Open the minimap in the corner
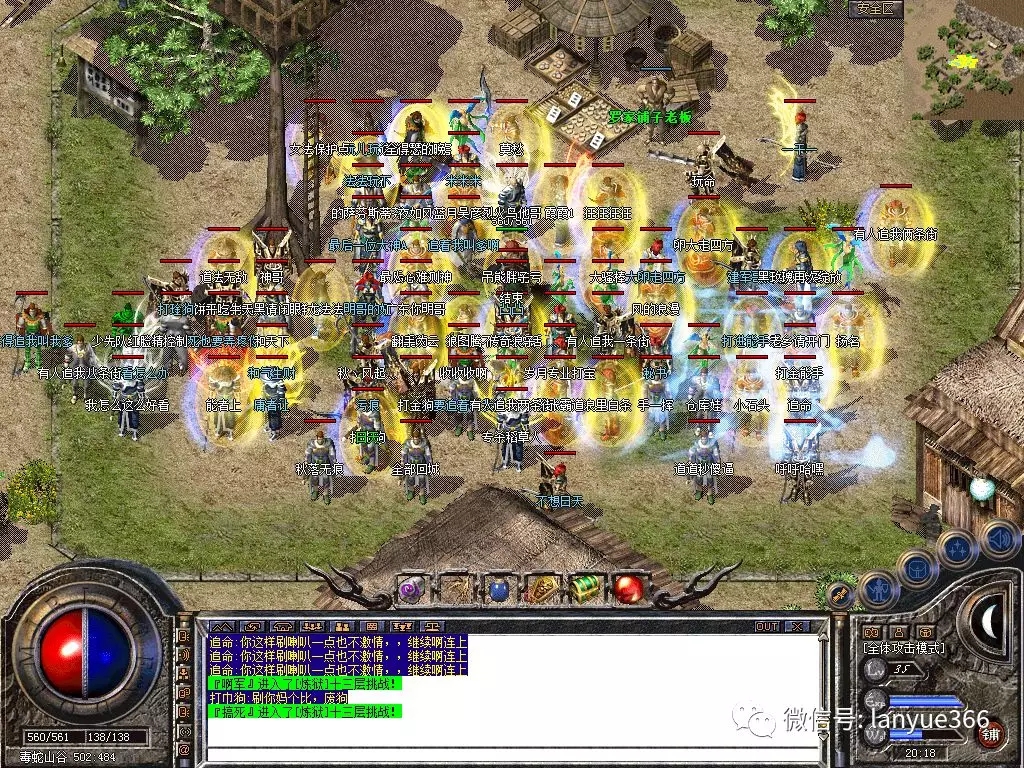 (964, 58)
